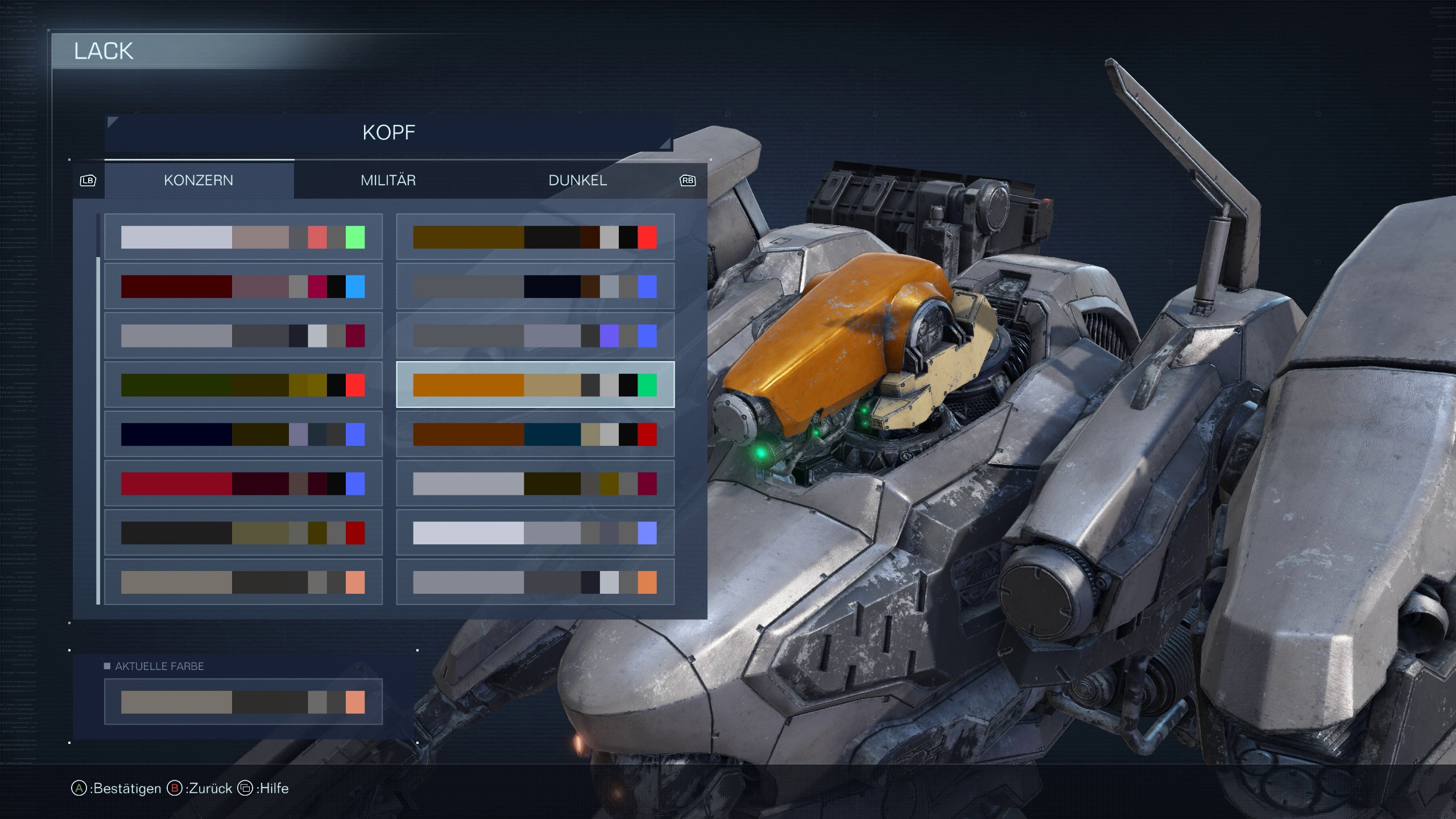Click the KOPF part header
The image size is (1456, 819).
(388, 133)
